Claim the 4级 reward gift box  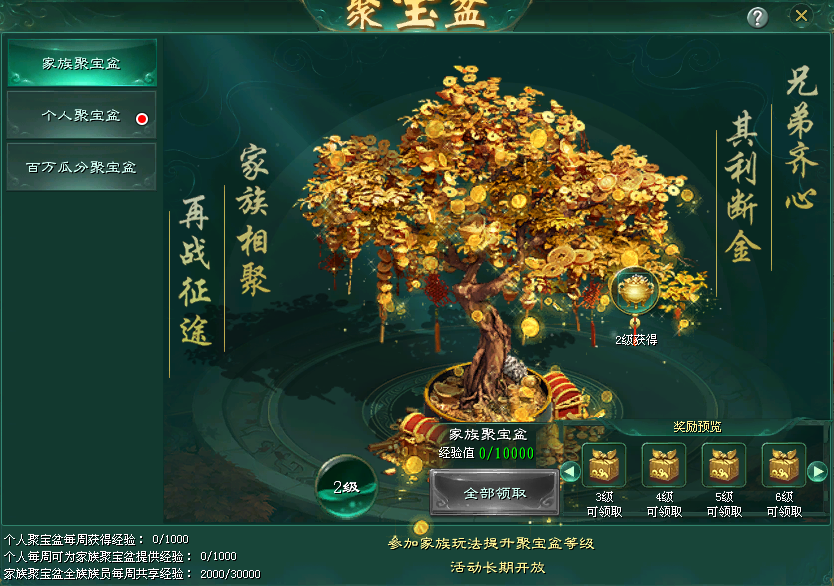[664, 465]
